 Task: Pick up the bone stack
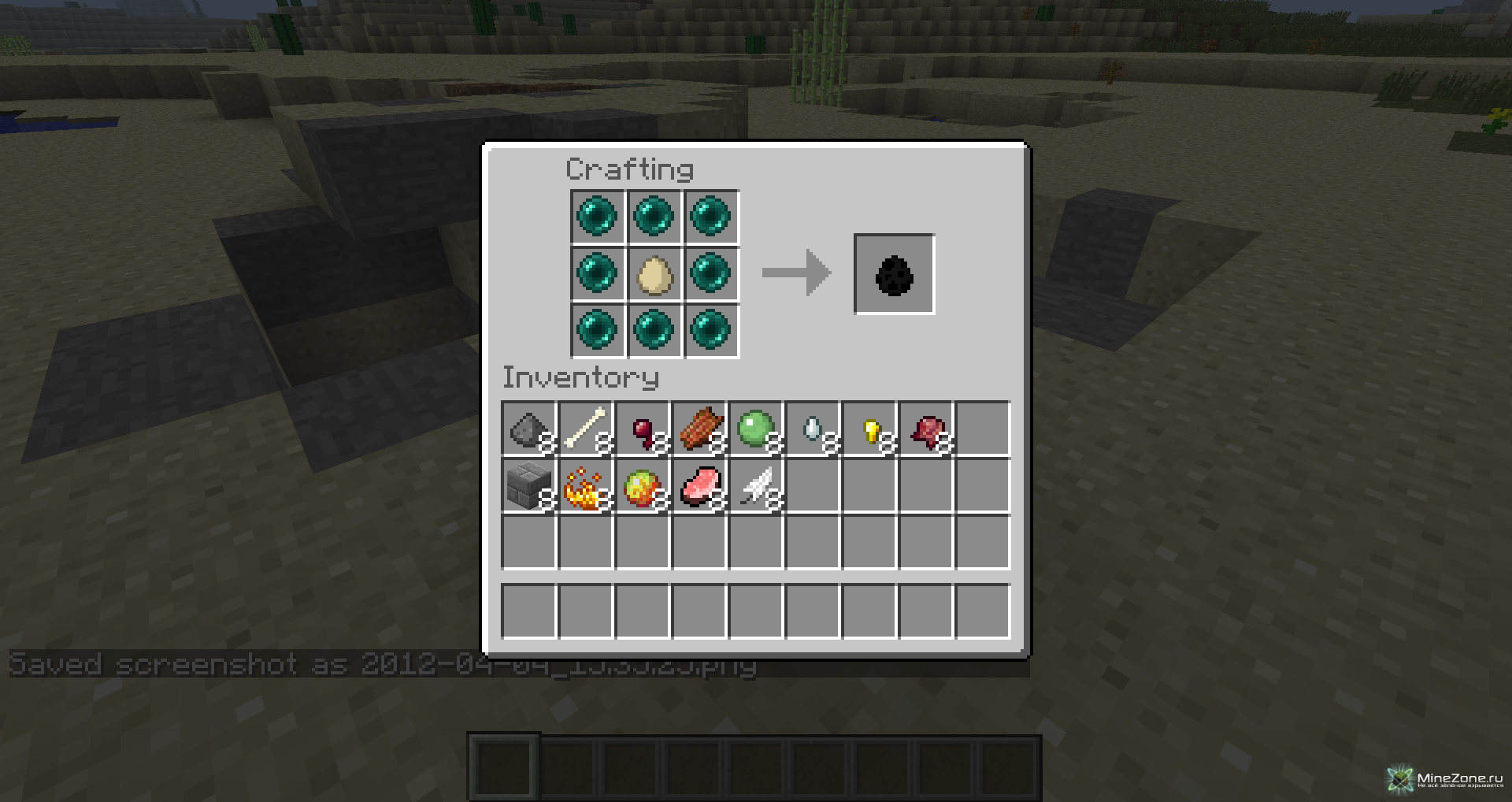click(586, 429)
